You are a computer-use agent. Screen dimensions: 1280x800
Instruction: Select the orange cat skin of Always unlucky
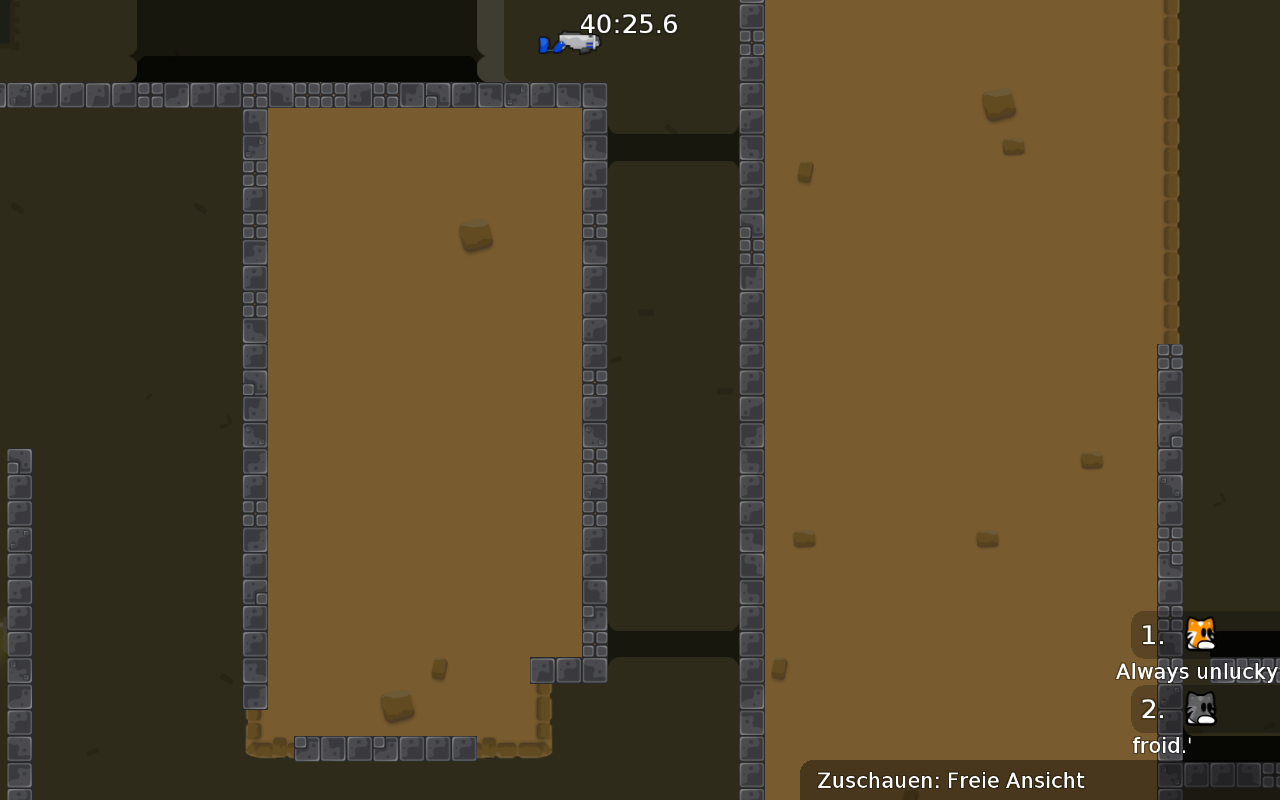(x=1200, y=633)
